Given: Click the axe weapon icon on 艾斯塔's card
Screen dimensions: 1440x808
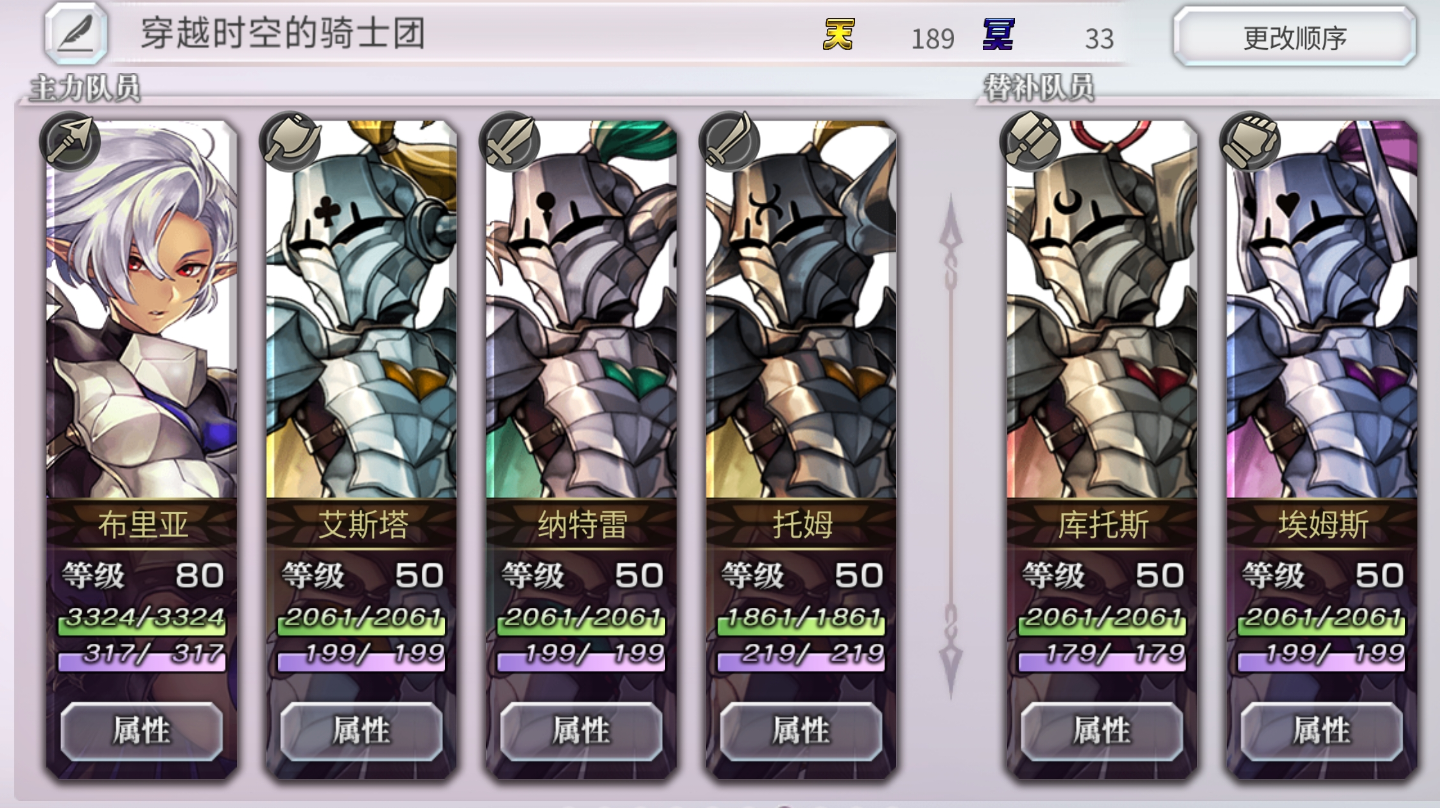Looking at the screenshot, I should tap(287, 142).
